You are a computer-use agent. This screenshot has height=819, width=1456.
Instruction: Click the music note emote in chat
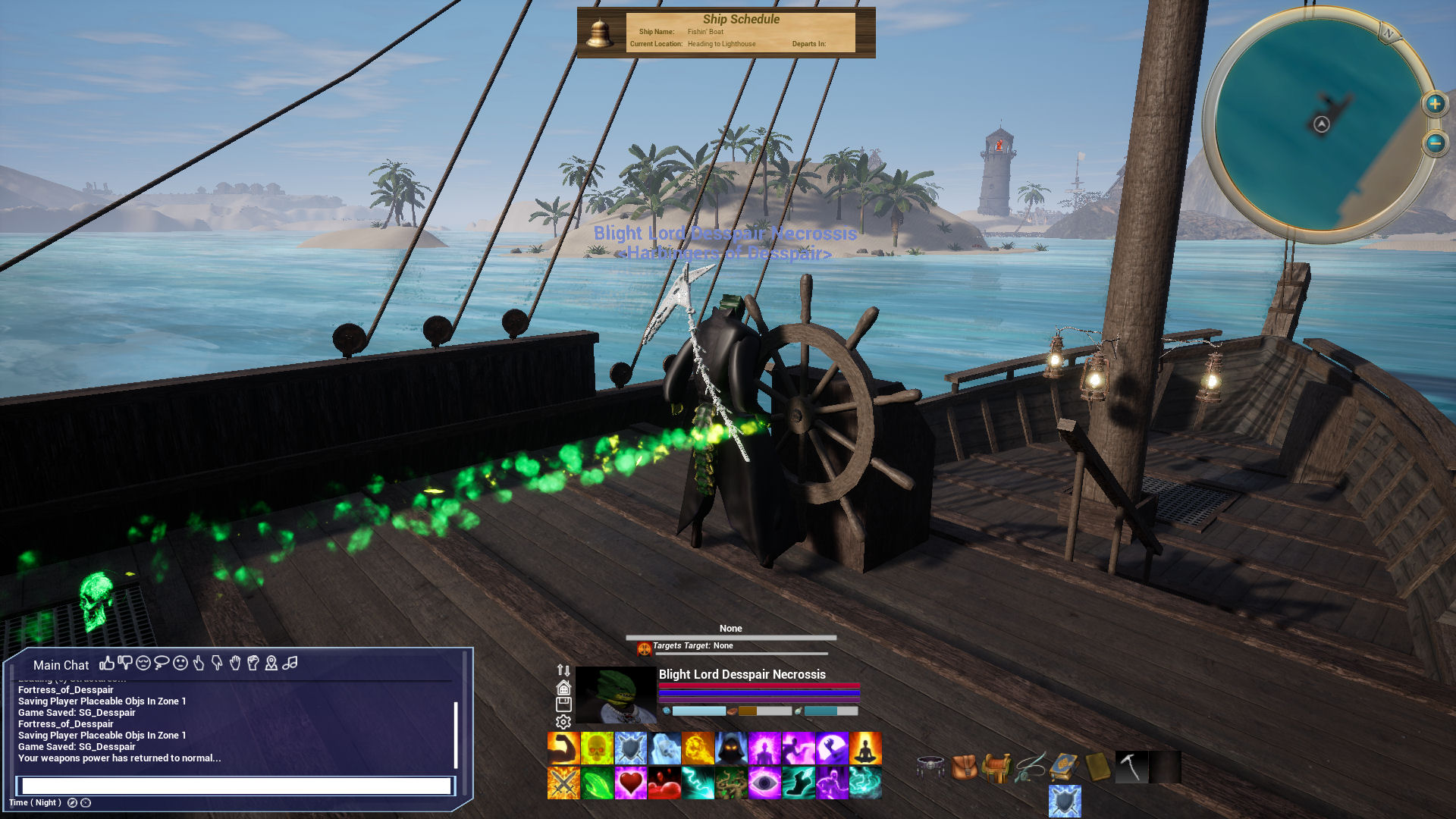tap(289, 664)
